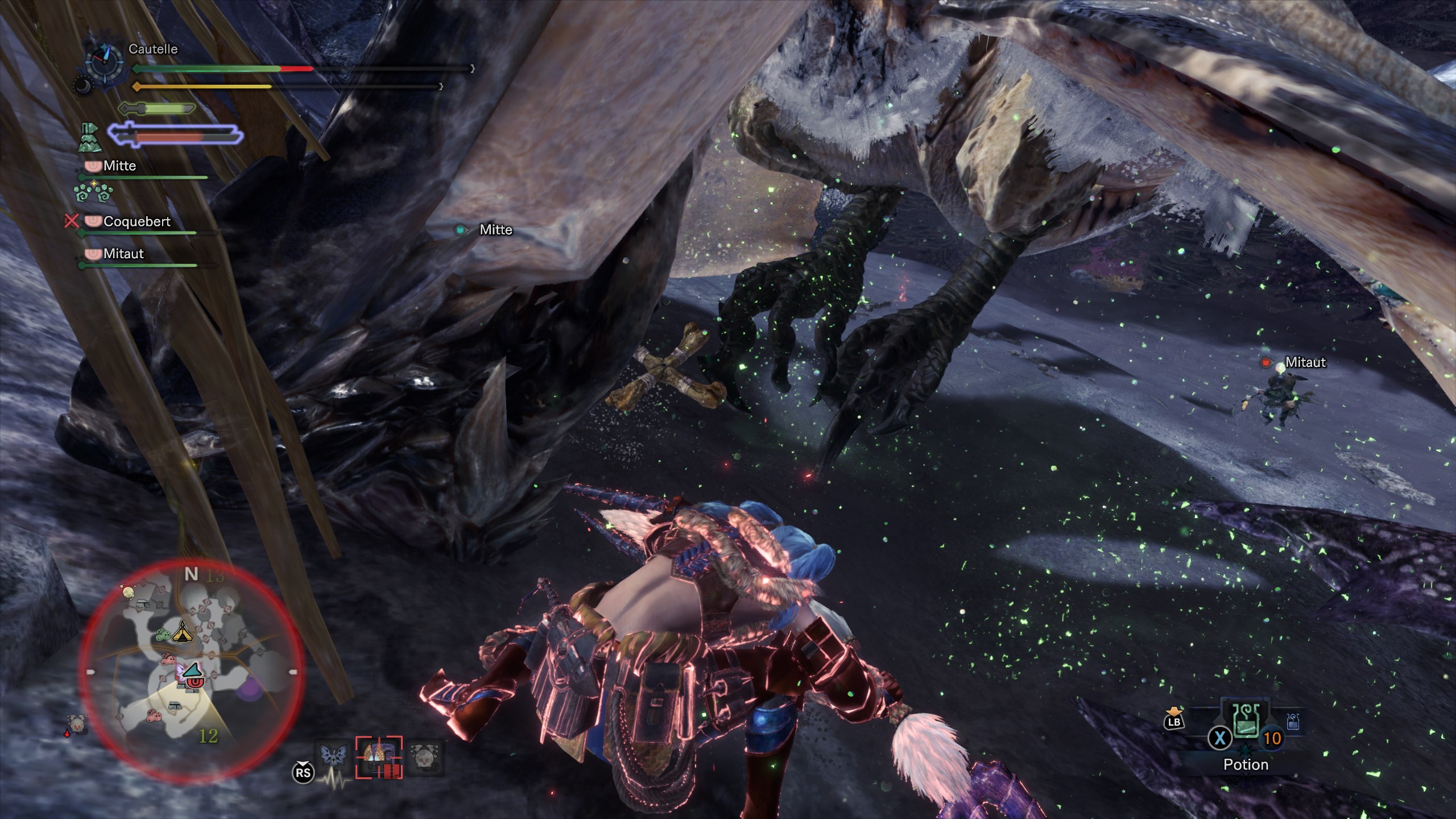
Task: Select the yellow camp tent marker on minimap
Action: (182, 631)
